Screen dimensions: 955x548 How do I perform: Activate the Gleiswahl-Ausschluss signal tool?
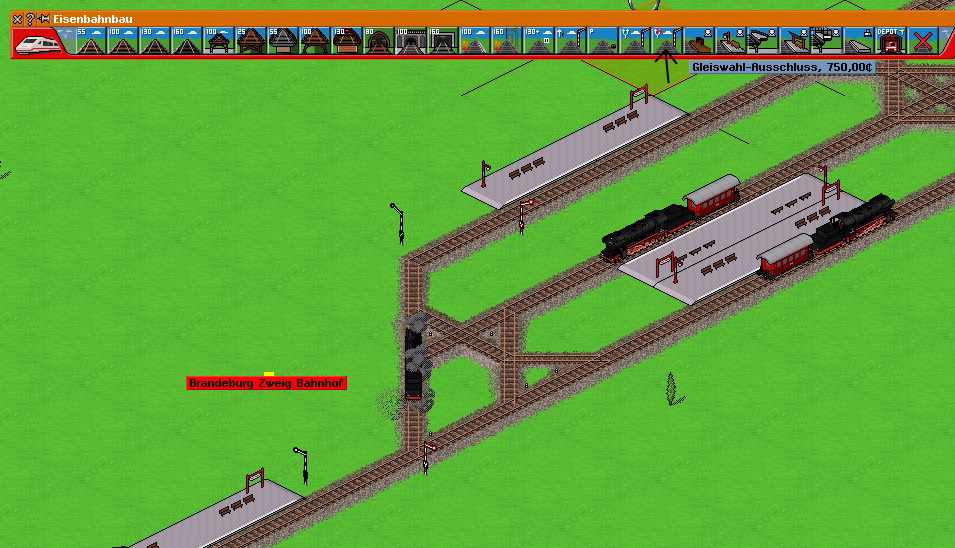click(x=665, y=41)
